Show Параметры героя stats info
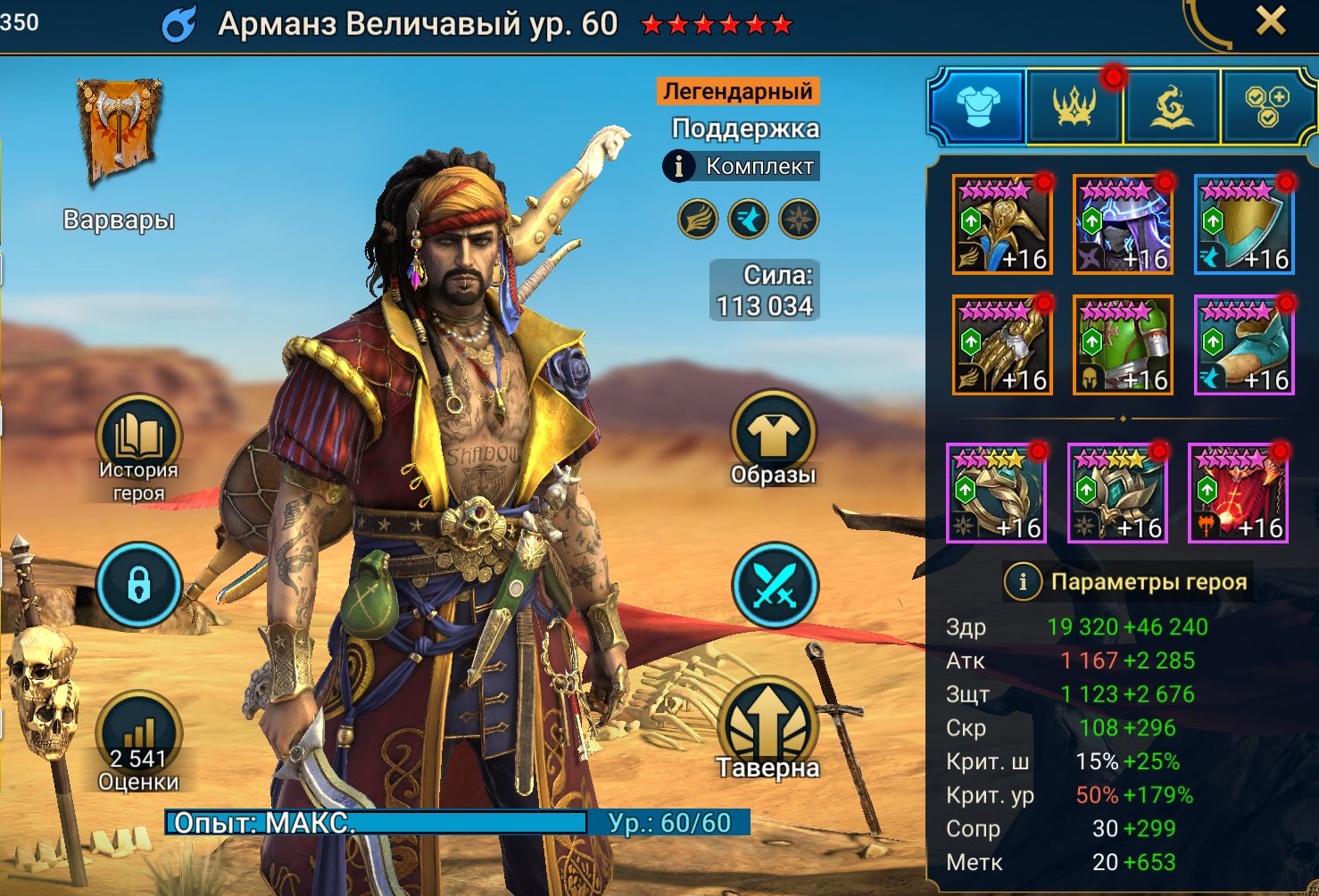The image size is (1319, 896). pyautogui.click(x=1024, y=582)
